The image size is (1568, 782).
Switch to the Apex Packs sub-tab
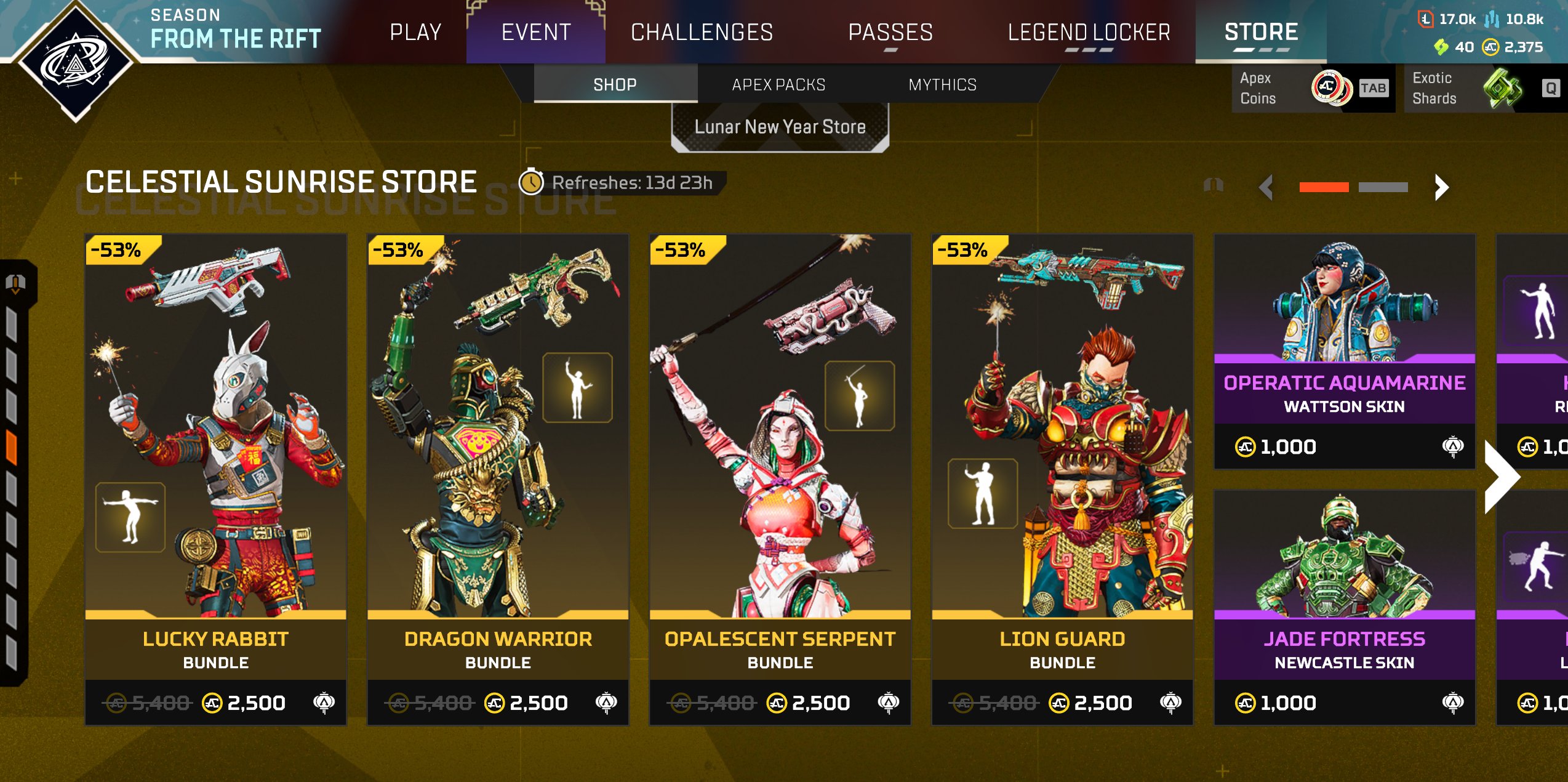pos(778,84)
